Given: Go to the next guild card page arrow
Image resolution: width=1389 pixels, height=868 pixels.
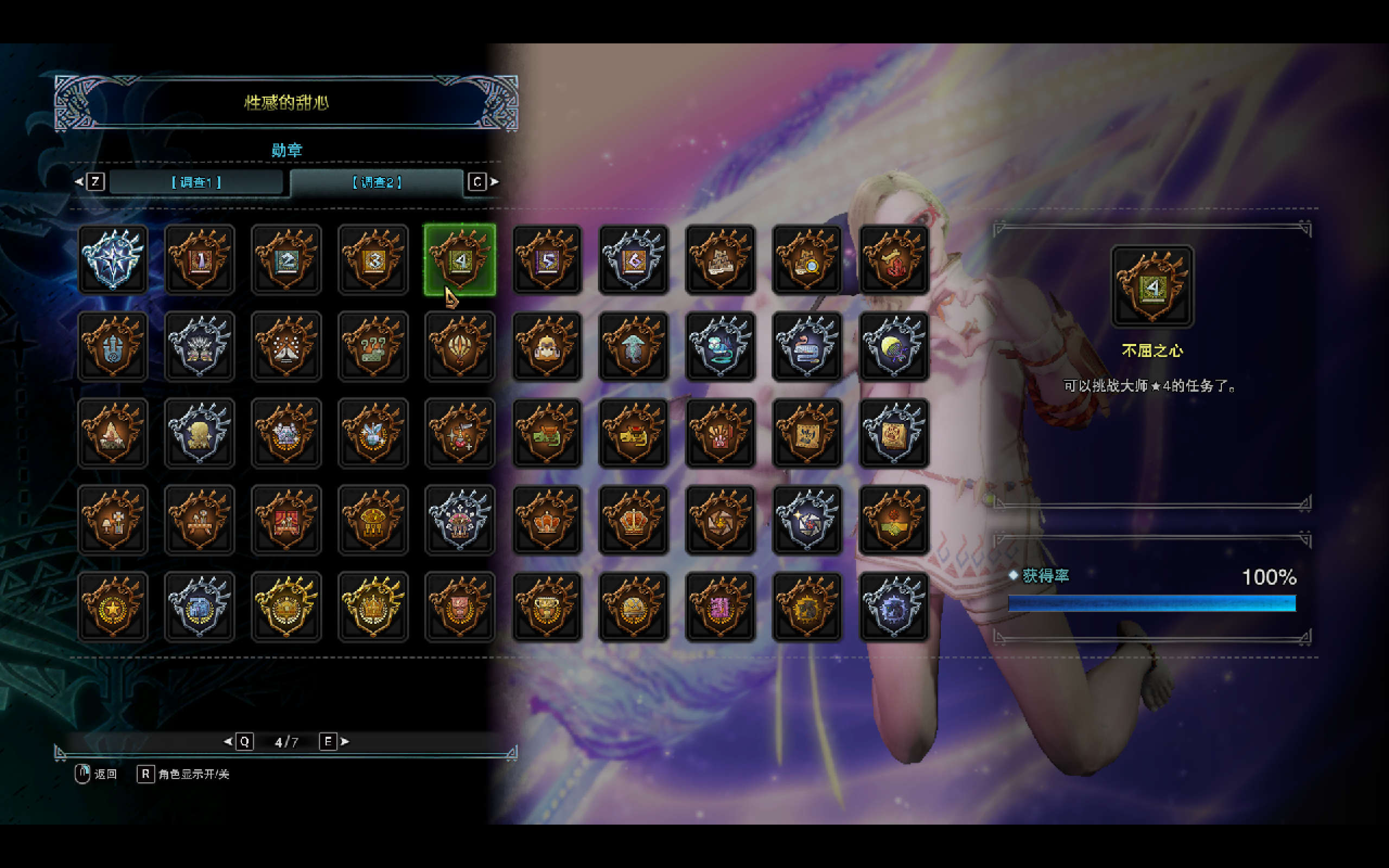Looking at the screenshot, I should tap(345, 742).
